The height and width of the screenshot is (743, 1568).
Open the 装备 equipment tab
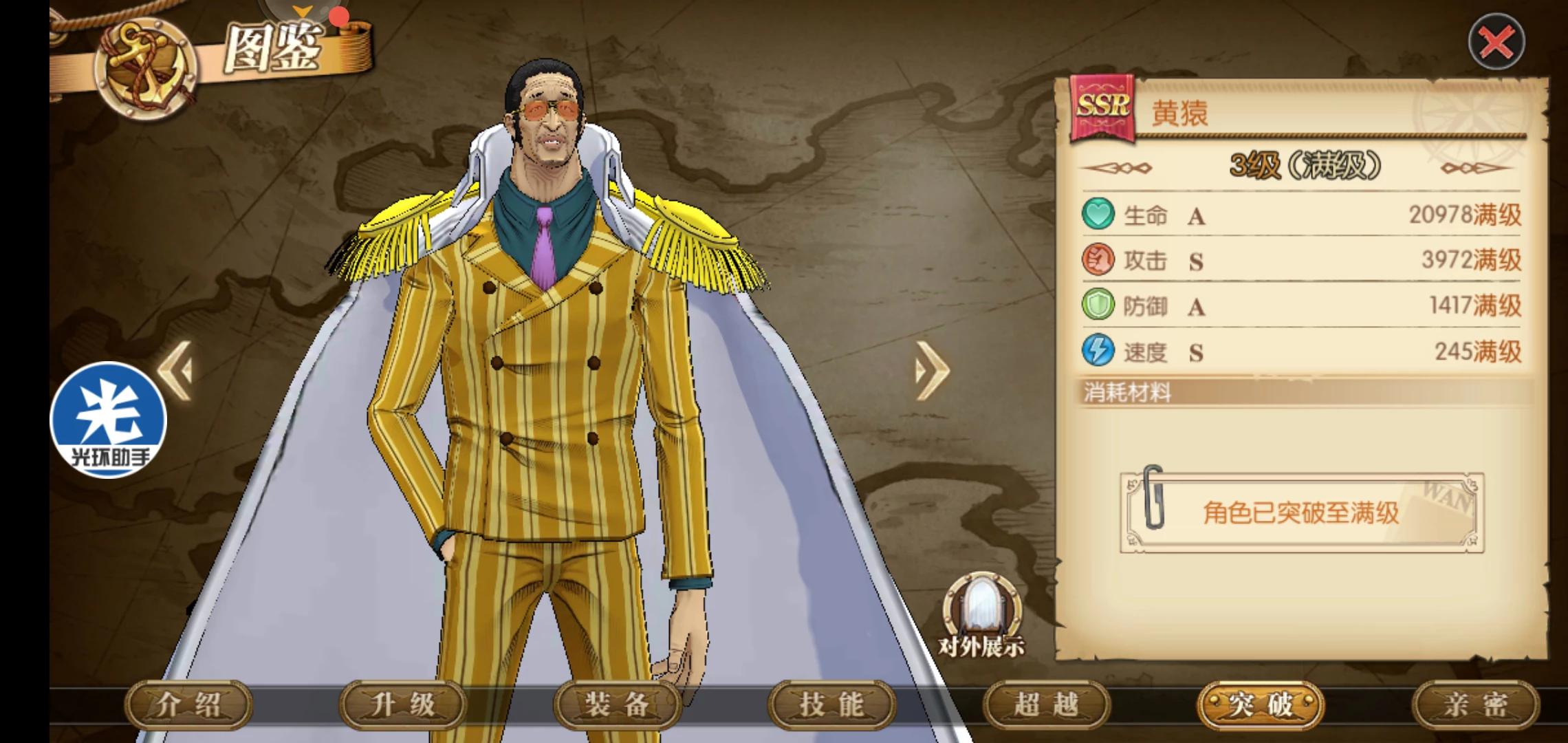click(x=618, y=704)
